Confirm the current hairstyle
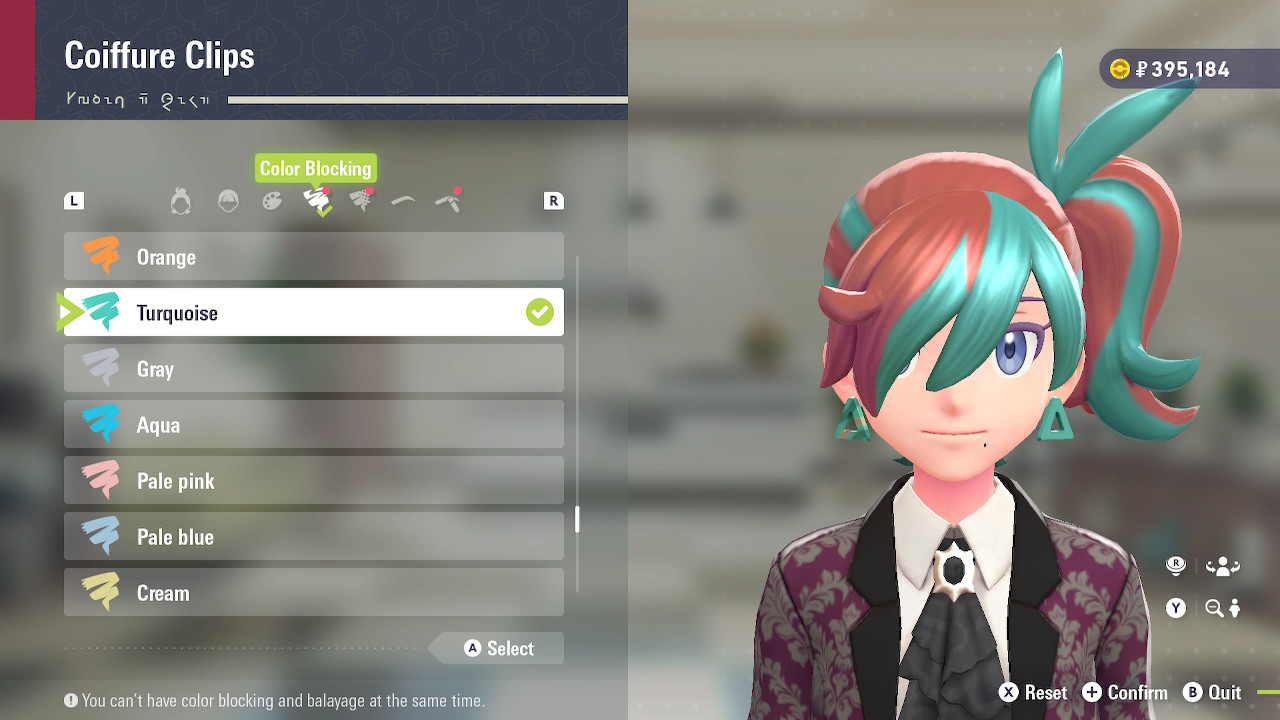The image size is (1280, 720). pos(1124,693)
